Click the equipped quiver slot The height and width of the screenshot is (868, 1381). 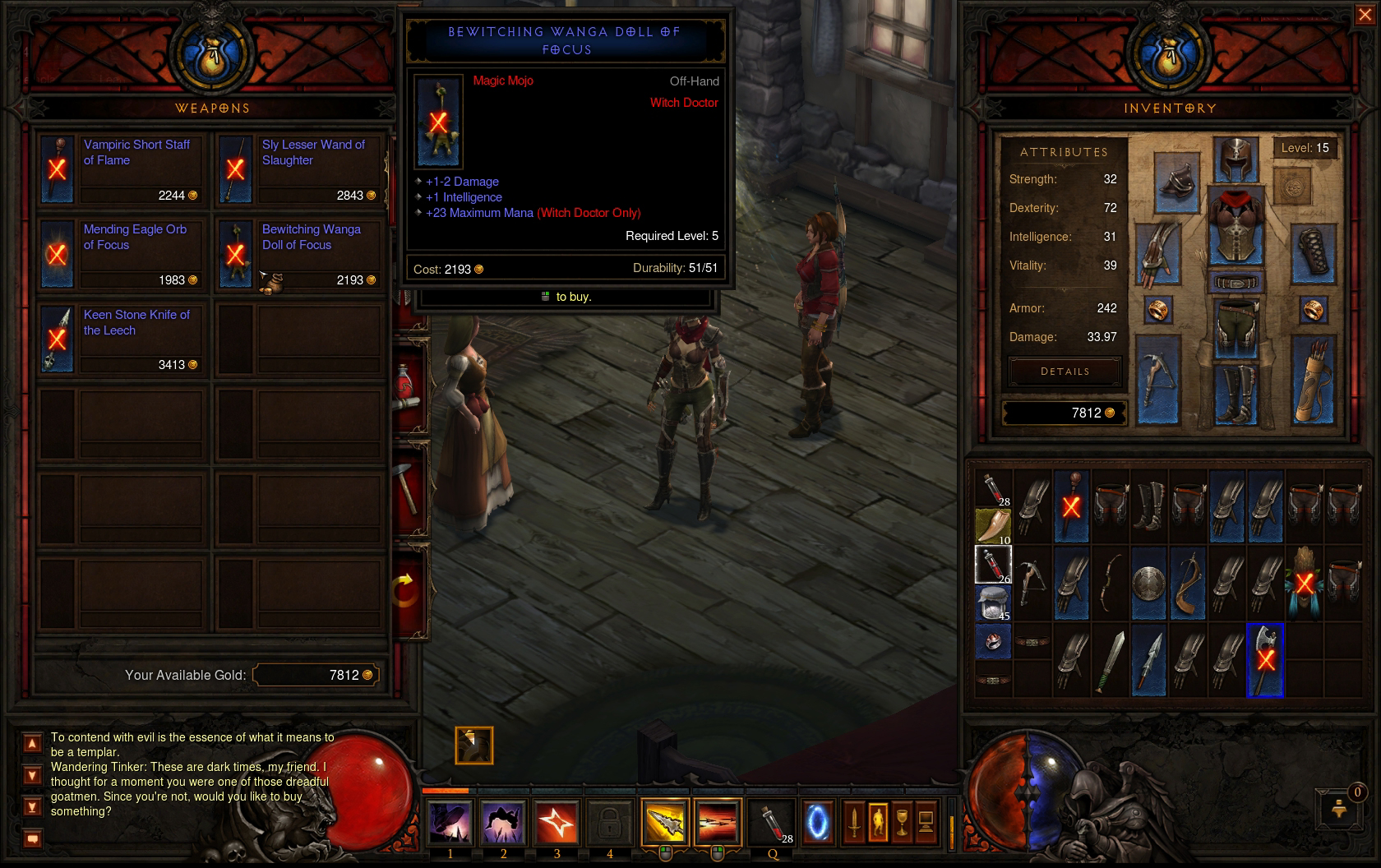(x=1313, y=381)
